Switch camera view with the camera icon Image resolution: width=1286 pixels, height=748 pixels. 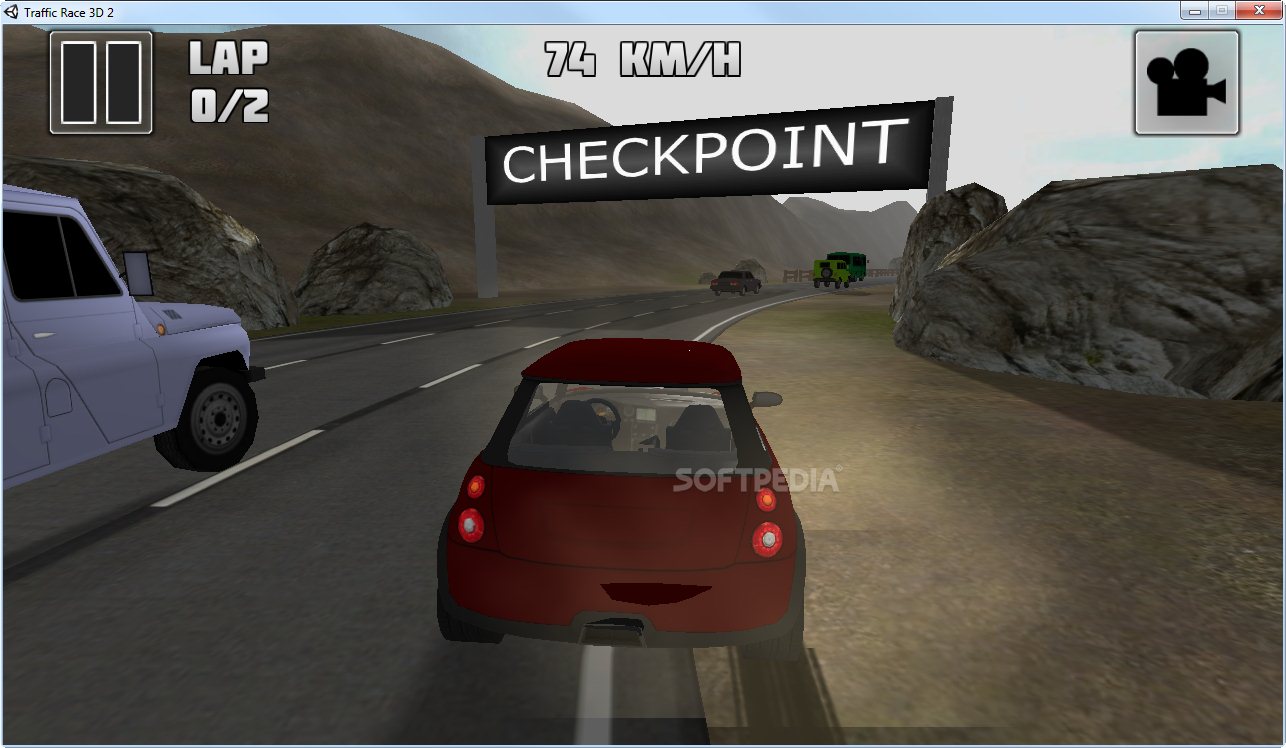point(1186,83)
